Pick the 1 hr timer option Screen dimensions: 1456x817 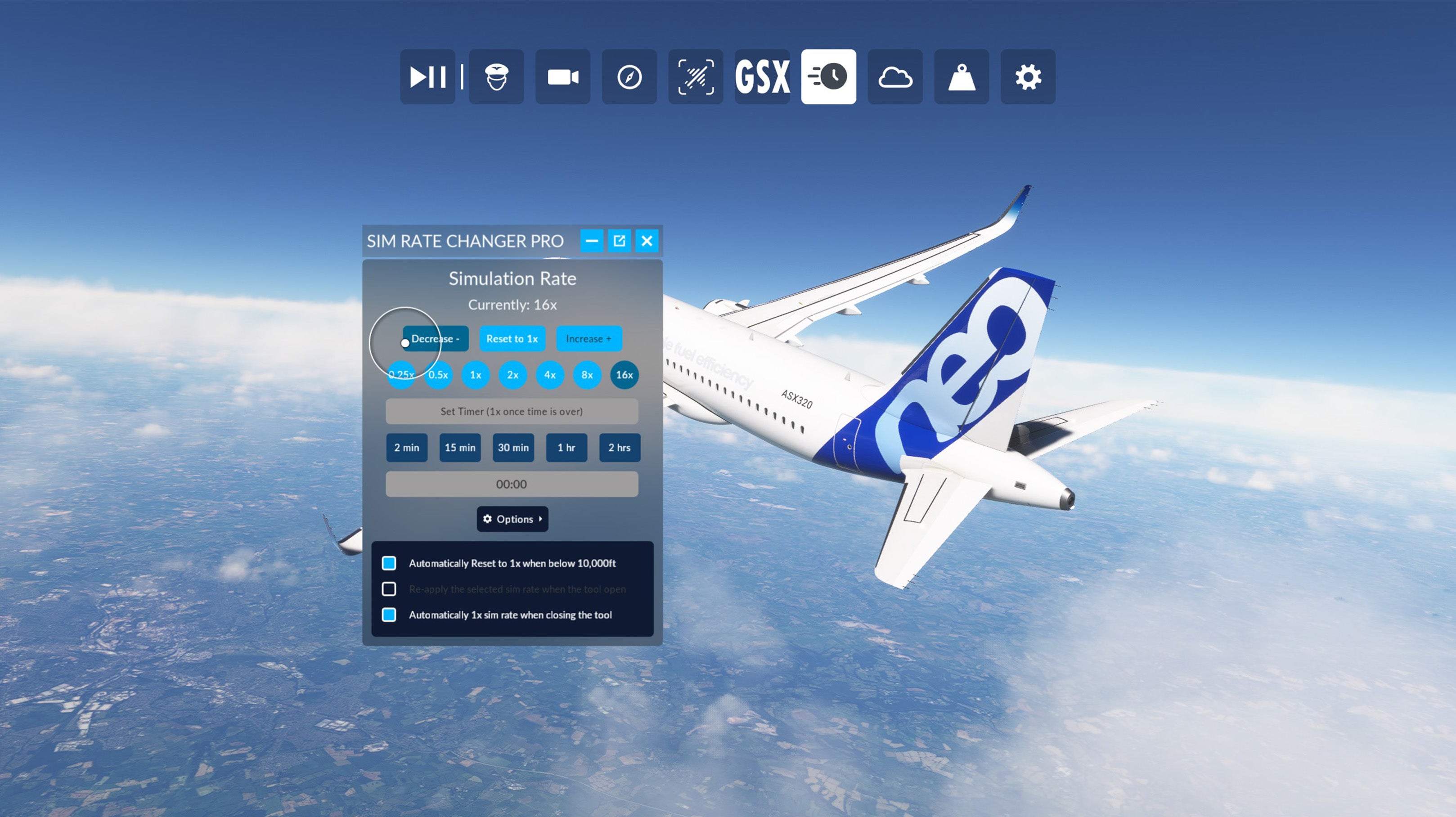coord(566,448)
